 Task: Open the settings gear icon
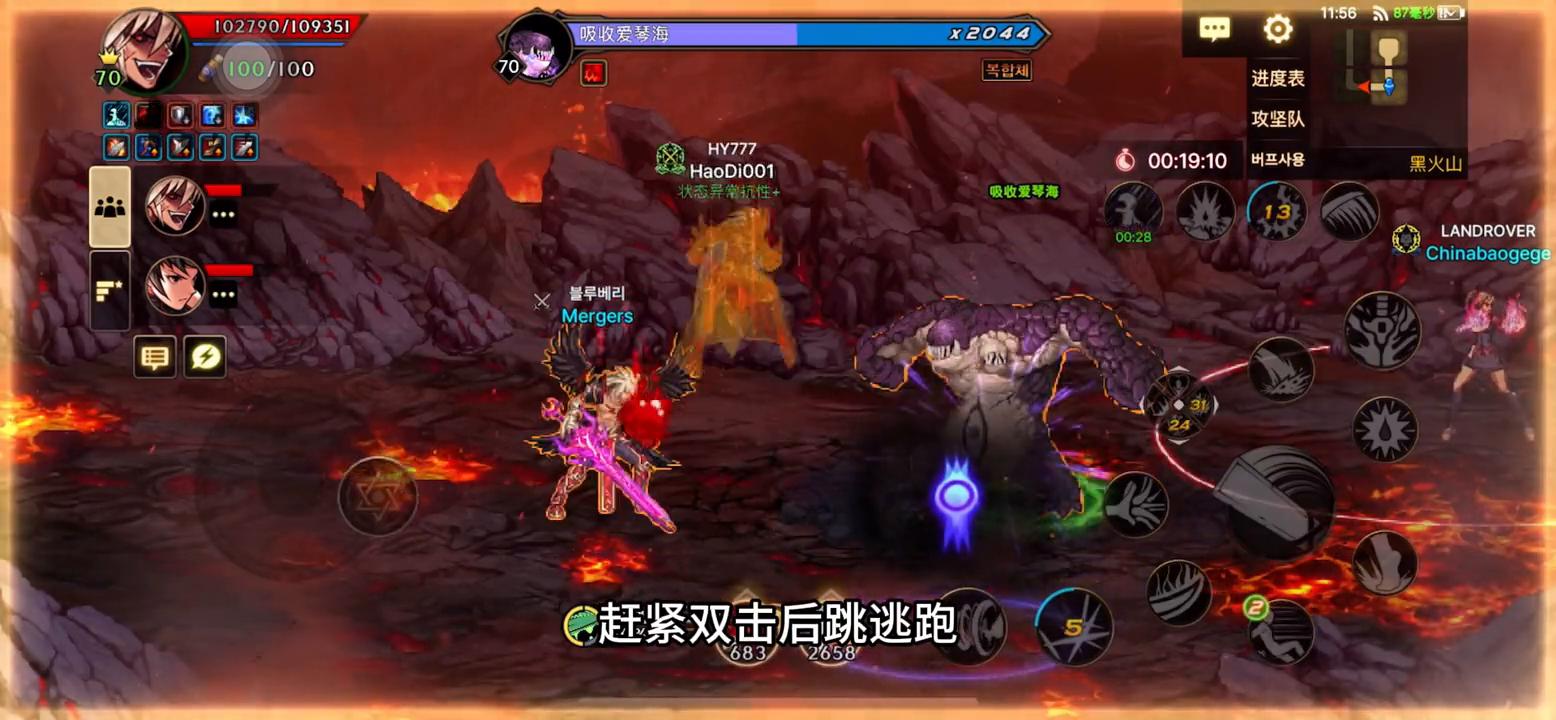coord(1277,30)
